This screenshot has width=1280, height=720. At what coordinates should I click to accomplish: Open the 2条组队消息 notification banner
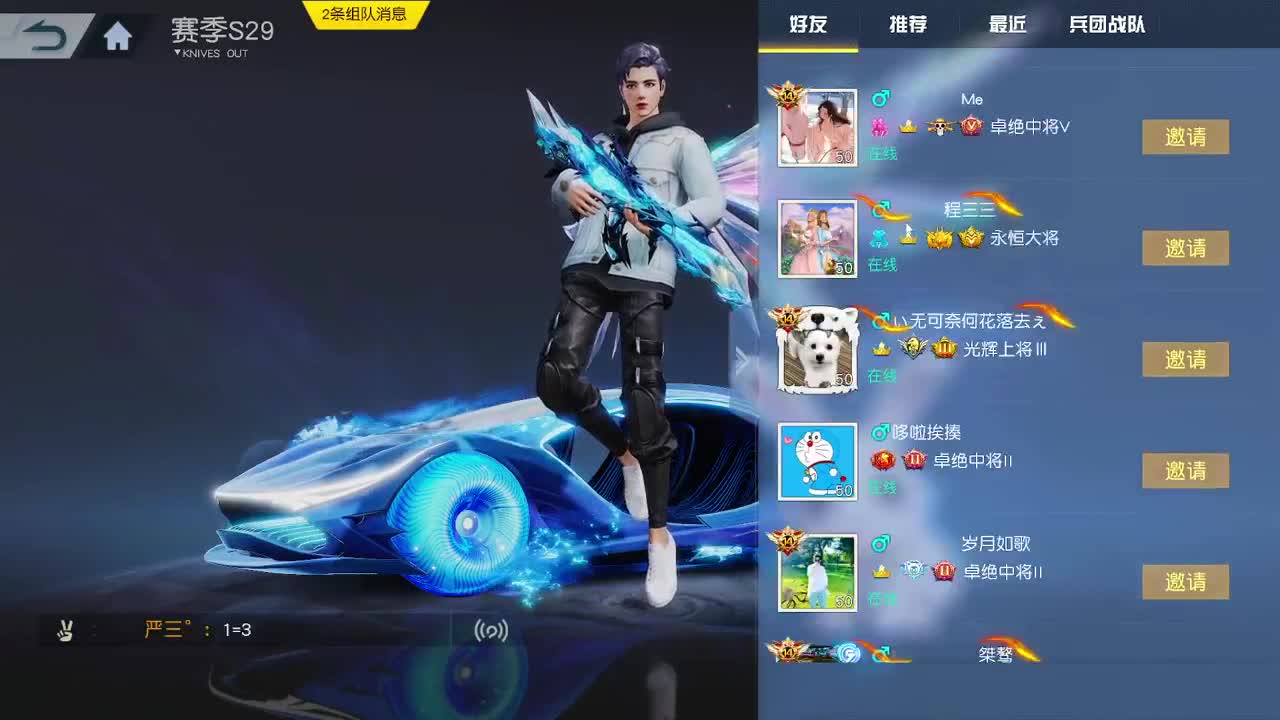tap(363, 12)
